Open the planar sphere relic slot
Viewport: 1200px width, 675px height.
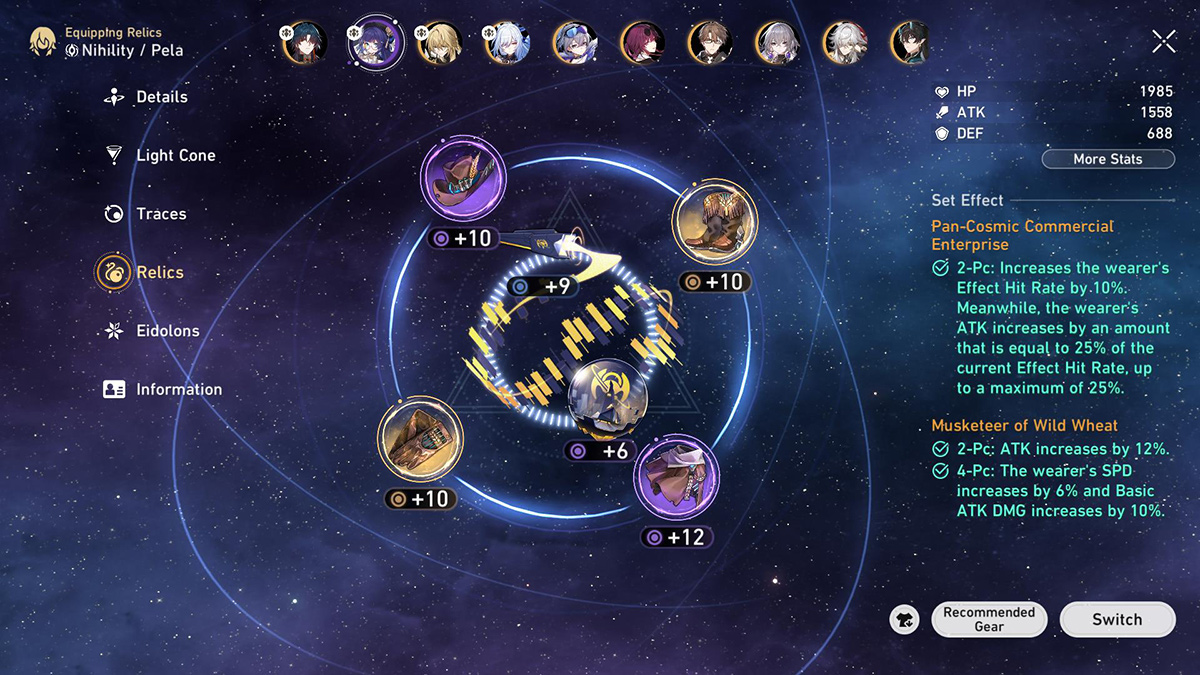607,400
